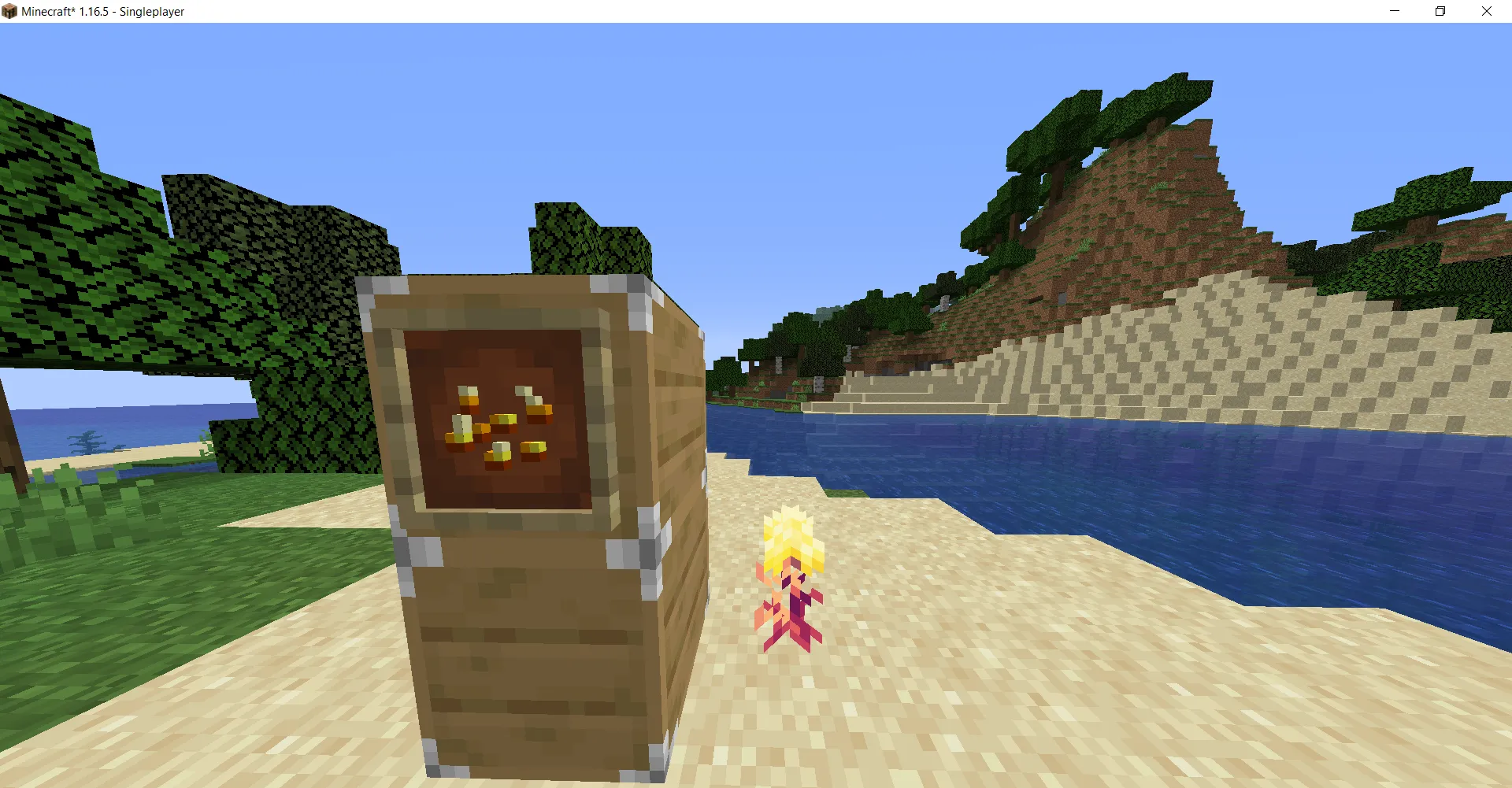The width and height of the screenshot is (1512, 788).
Task: Close the Minecraft window
Action: tap(1487, 11)
